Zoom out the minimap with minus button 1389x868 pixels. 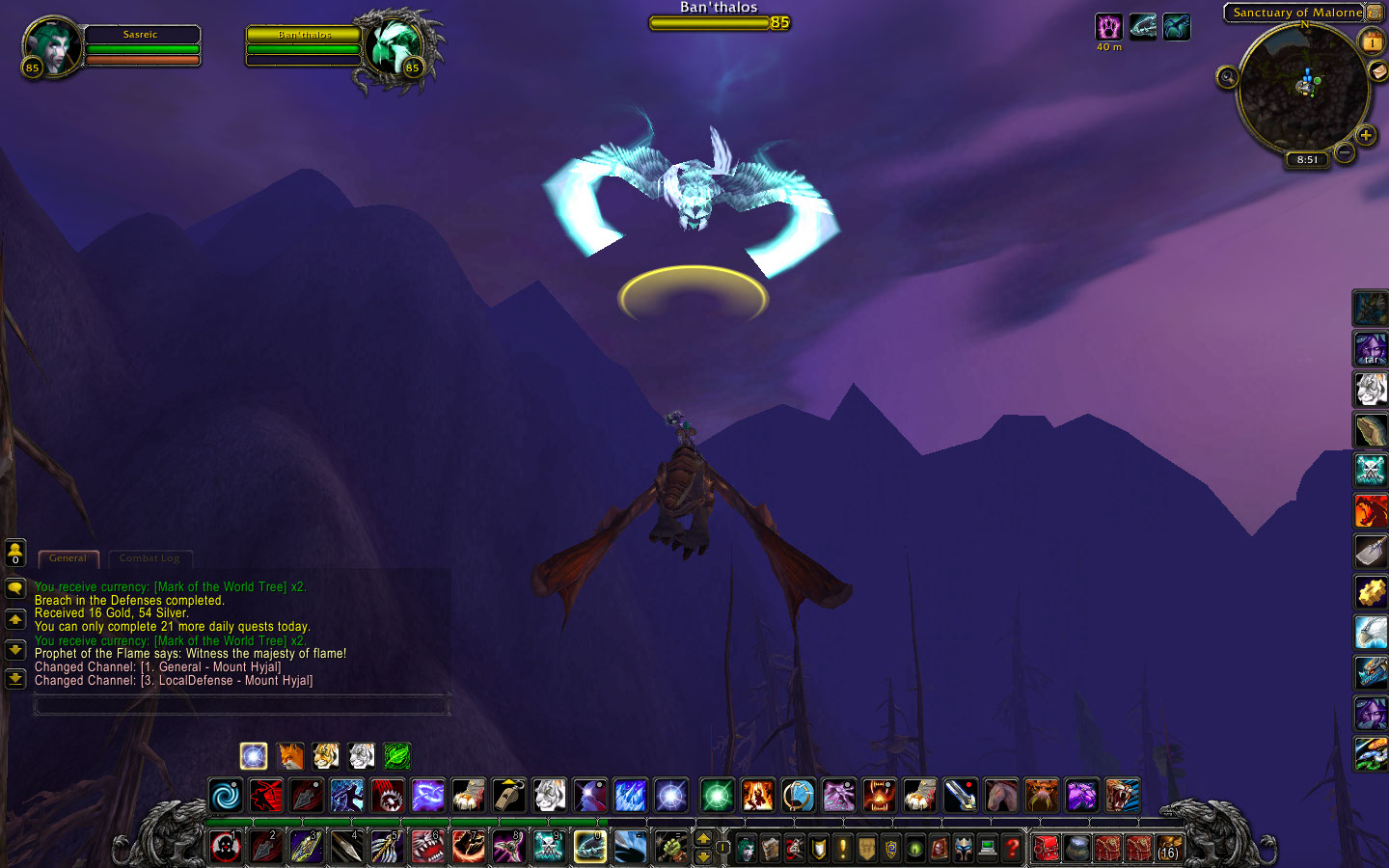1345,152
